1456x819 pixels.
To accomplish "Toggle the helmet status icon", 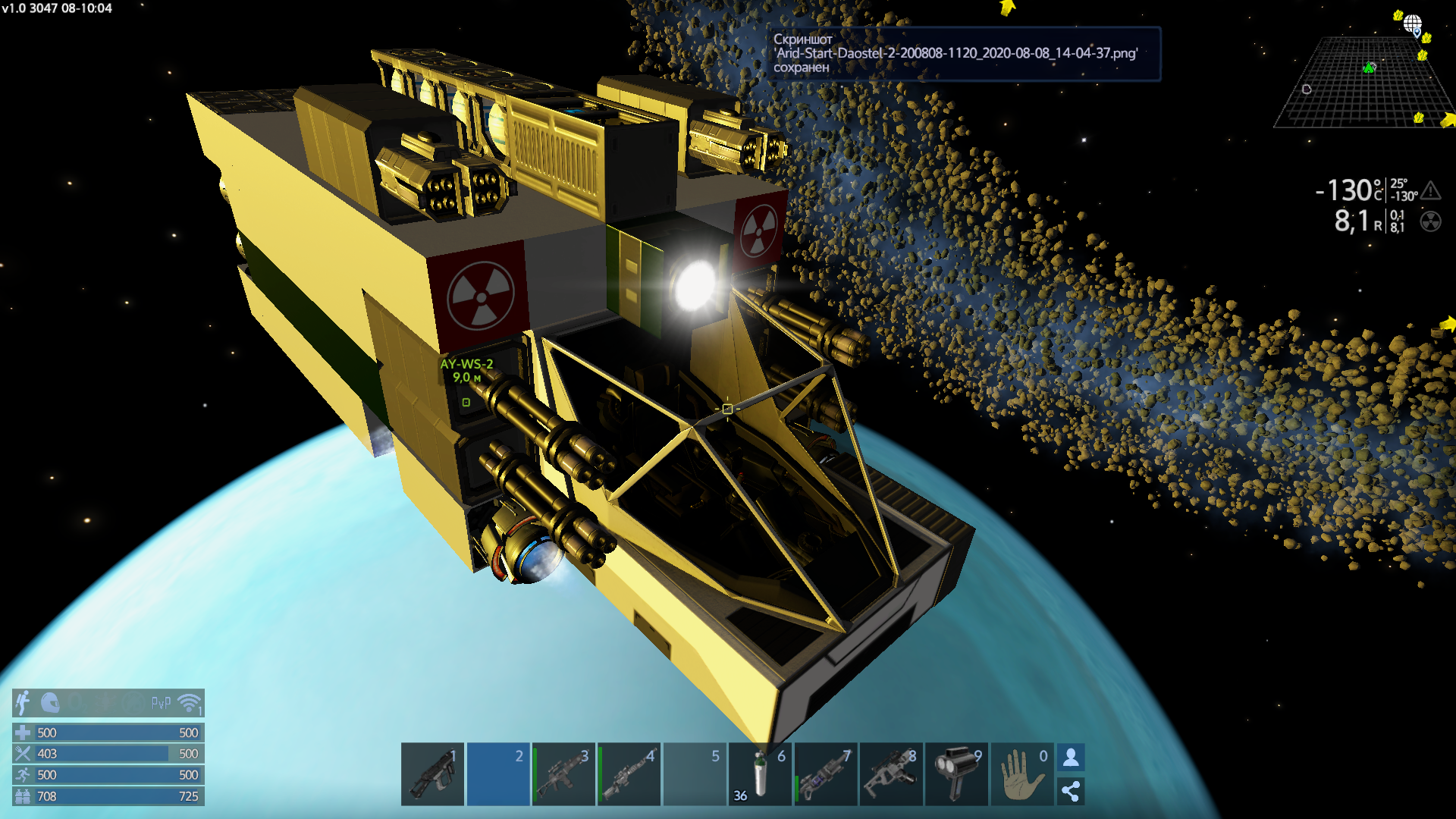I will pyautogui.click(x=50, y=703).
